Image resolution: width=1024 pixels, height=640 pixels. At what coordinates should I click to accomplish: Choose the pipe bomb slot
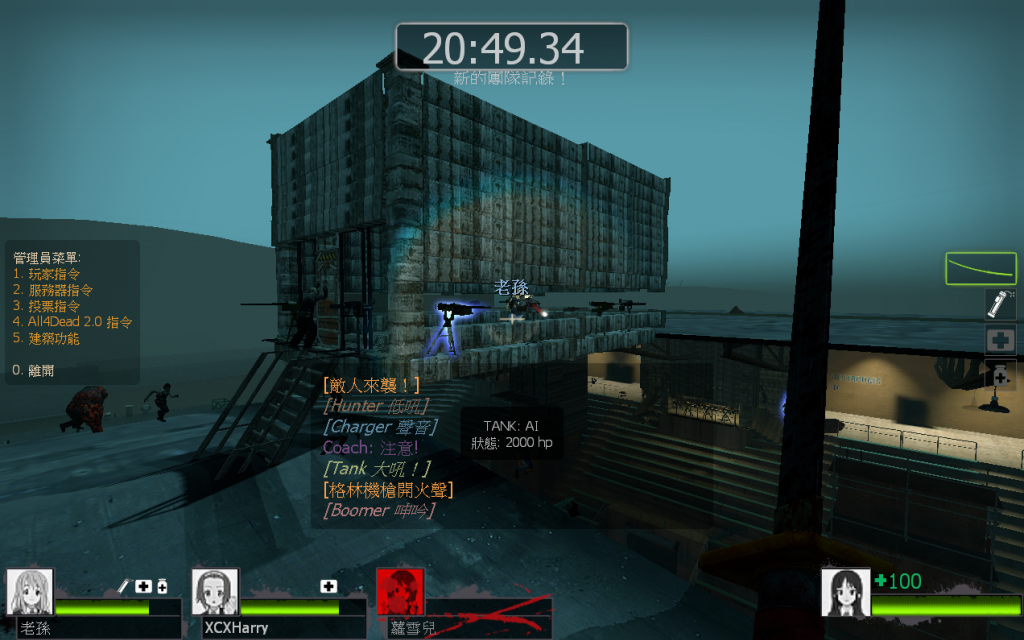(1000, 304)
